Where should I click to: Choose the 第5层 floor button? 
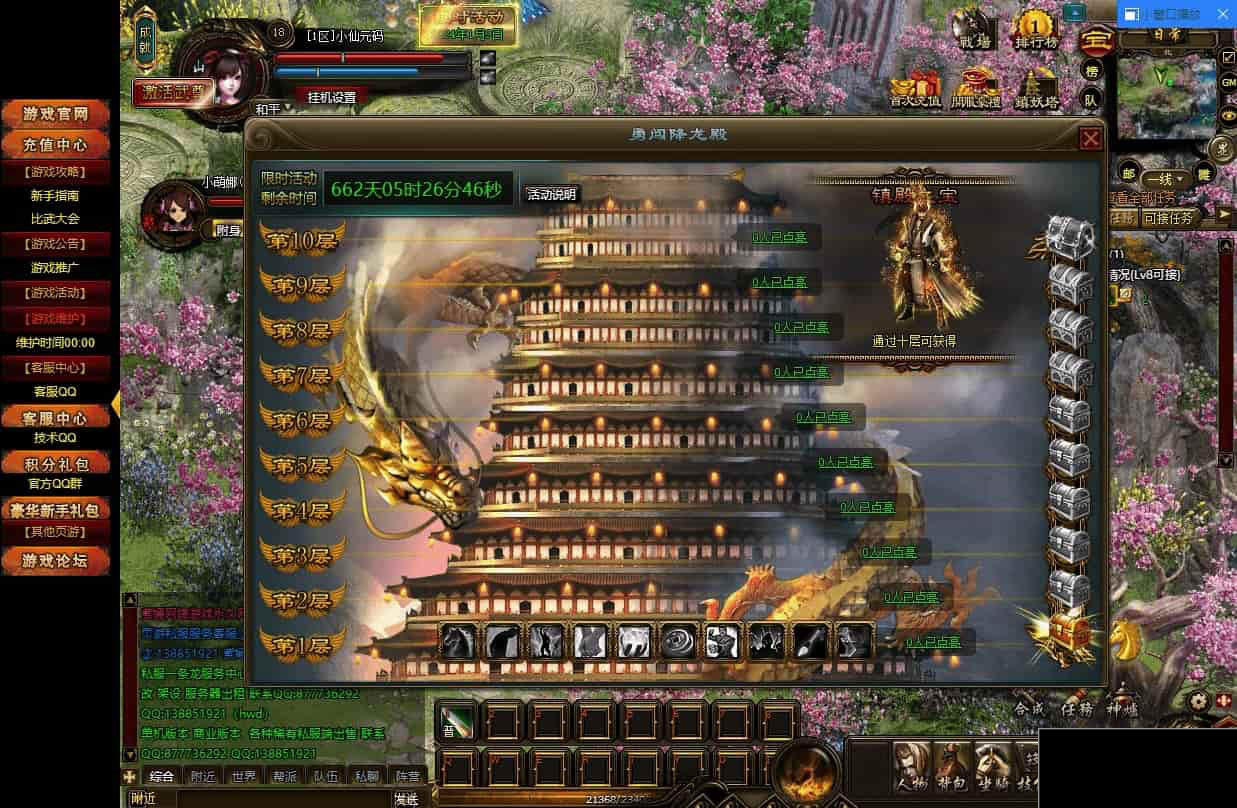302,466
